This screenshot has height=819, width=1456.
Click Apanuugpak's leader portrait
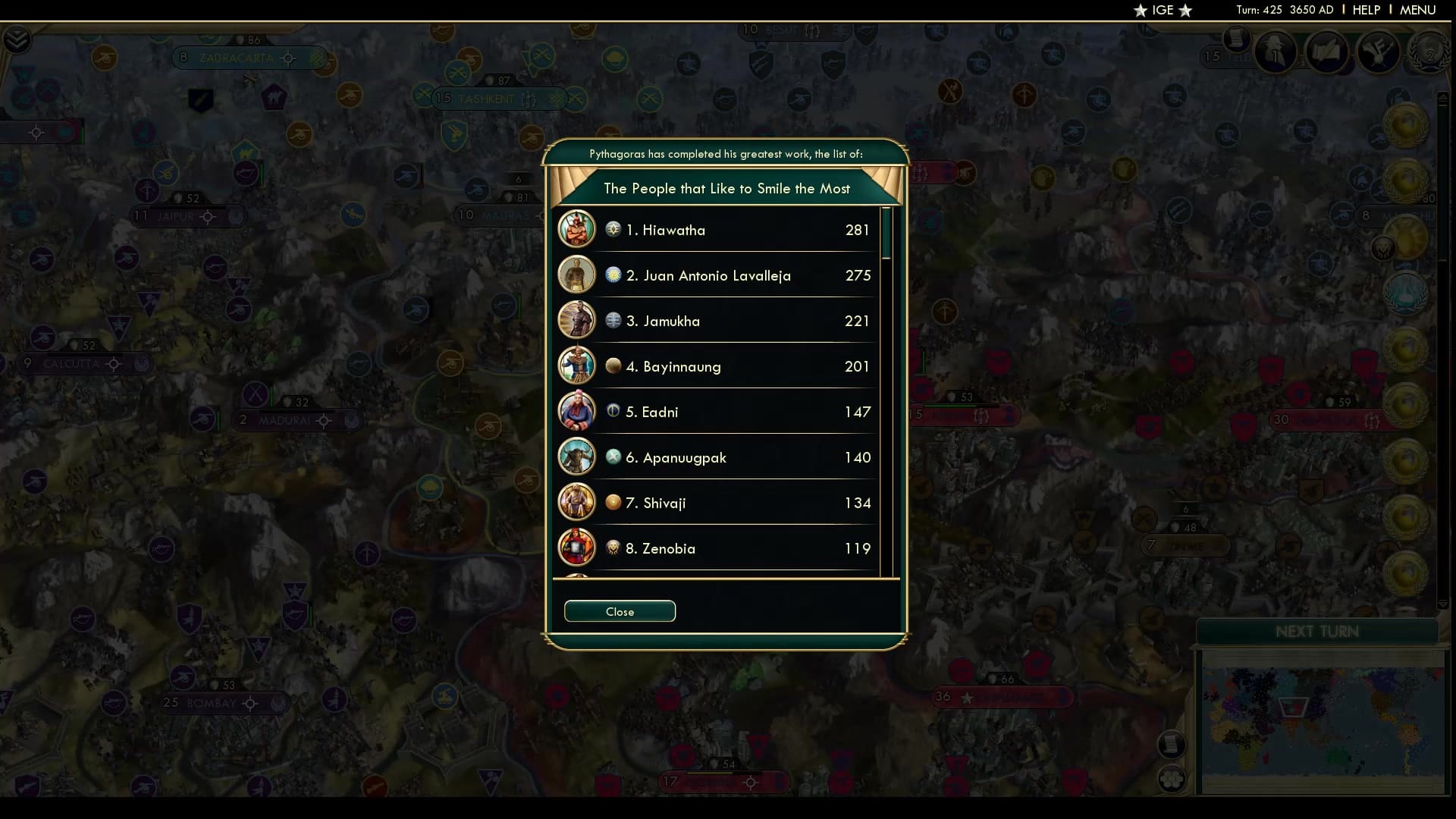(x=577, y=457)
